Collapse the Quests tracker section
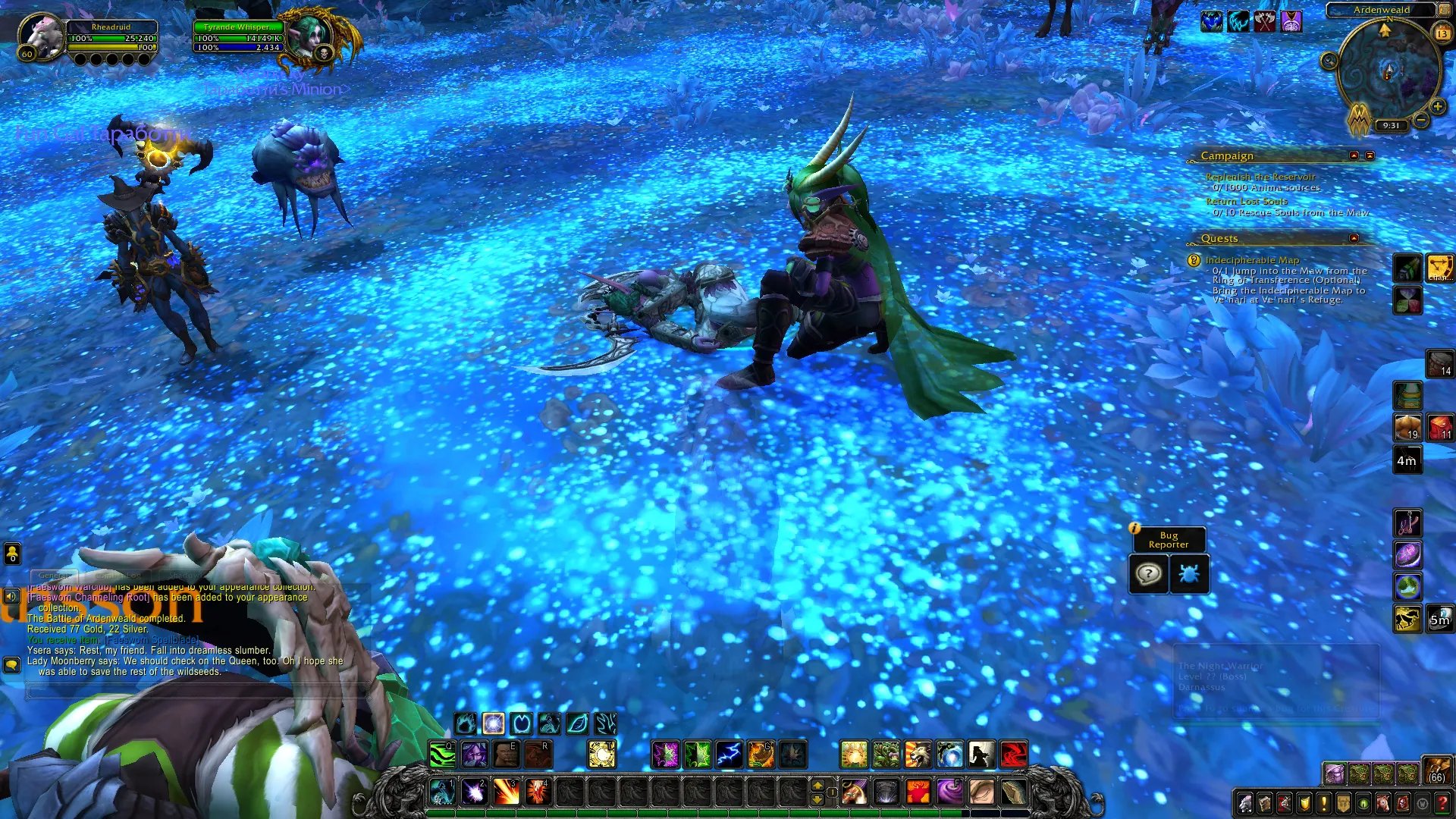1456x819 pixels. point(1354,238)
